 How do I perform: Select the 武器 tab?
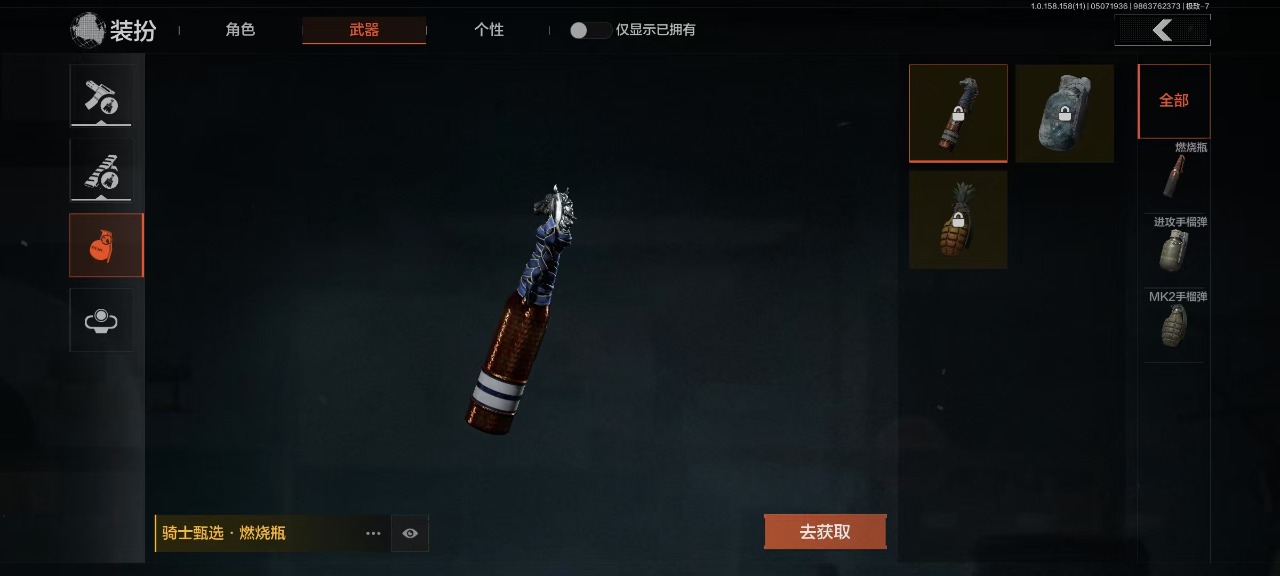364,30
